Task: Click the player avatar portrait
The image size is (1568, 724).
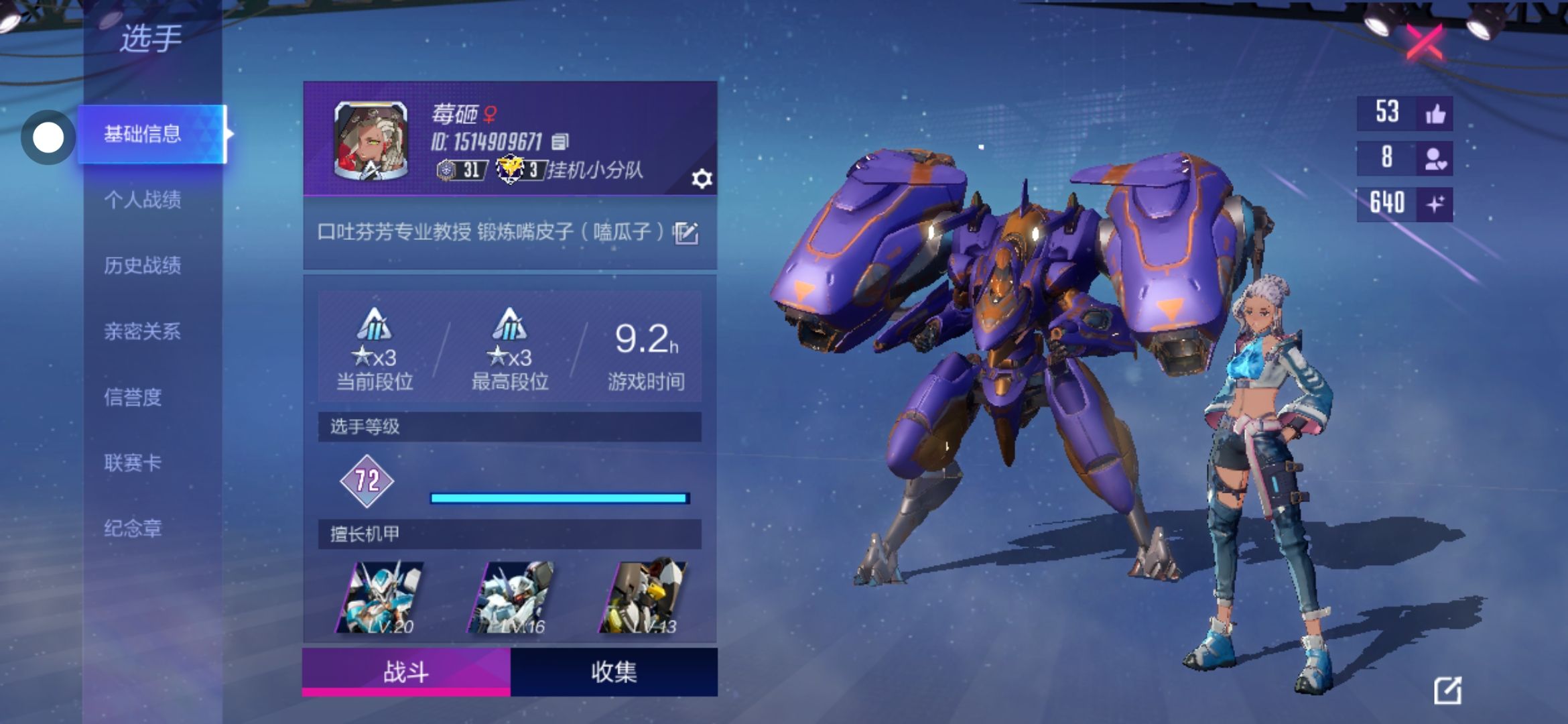Action: [371, 141]
